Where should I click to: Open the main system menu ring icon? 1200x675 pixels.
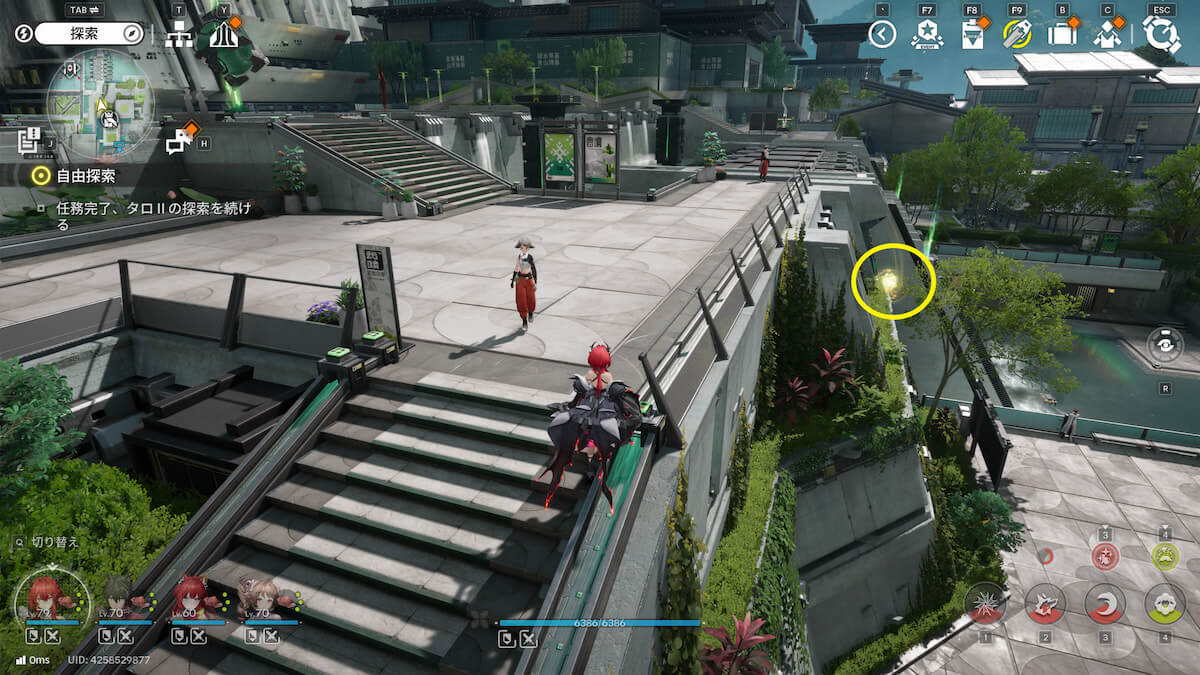coord(1161,35)
